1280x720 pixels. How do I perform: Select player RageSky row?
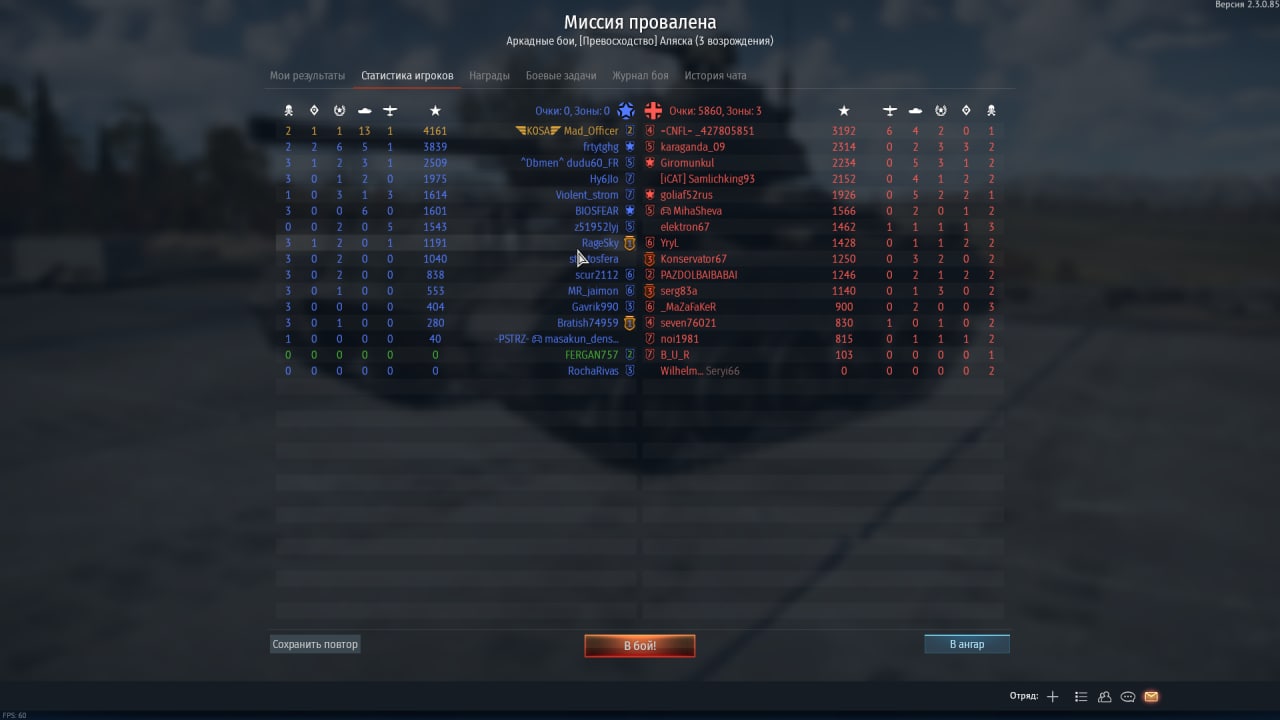[x=600, y=243]
